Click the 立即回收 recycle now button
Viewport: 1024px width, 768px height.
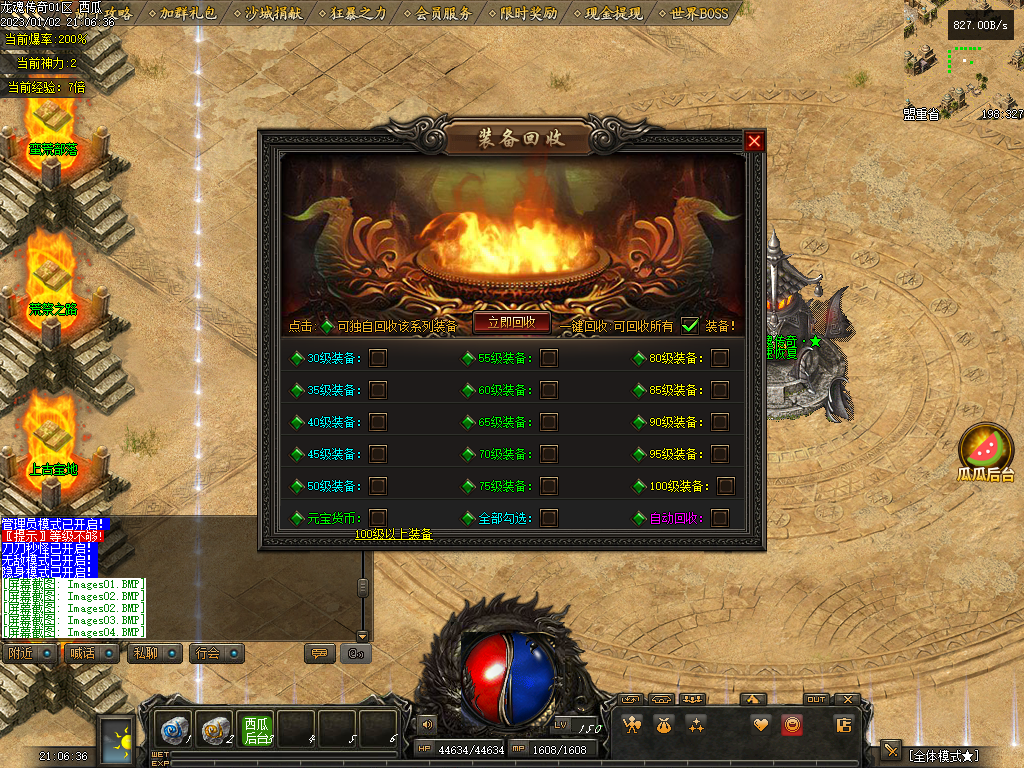(512, 322)
